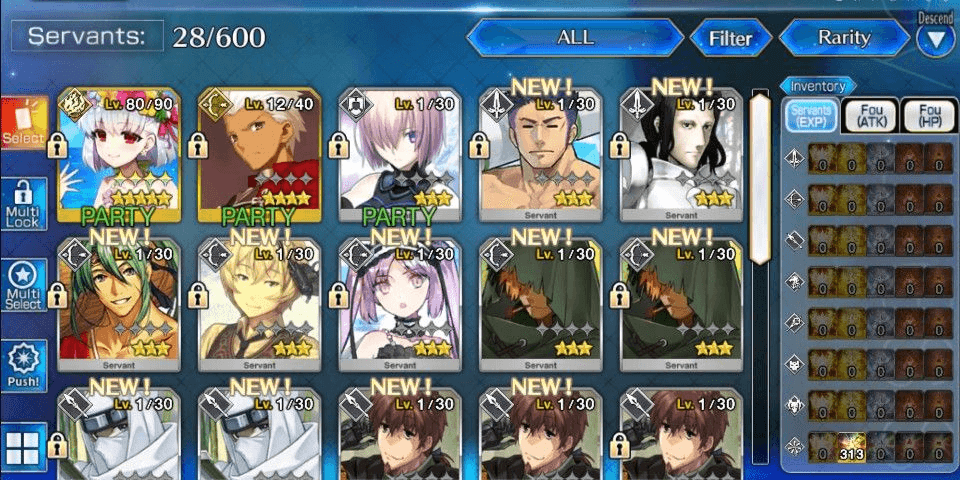Switch to the Fou (HP) tab
The height and width of the screenshot is (480, 960).
coord(929,116)
